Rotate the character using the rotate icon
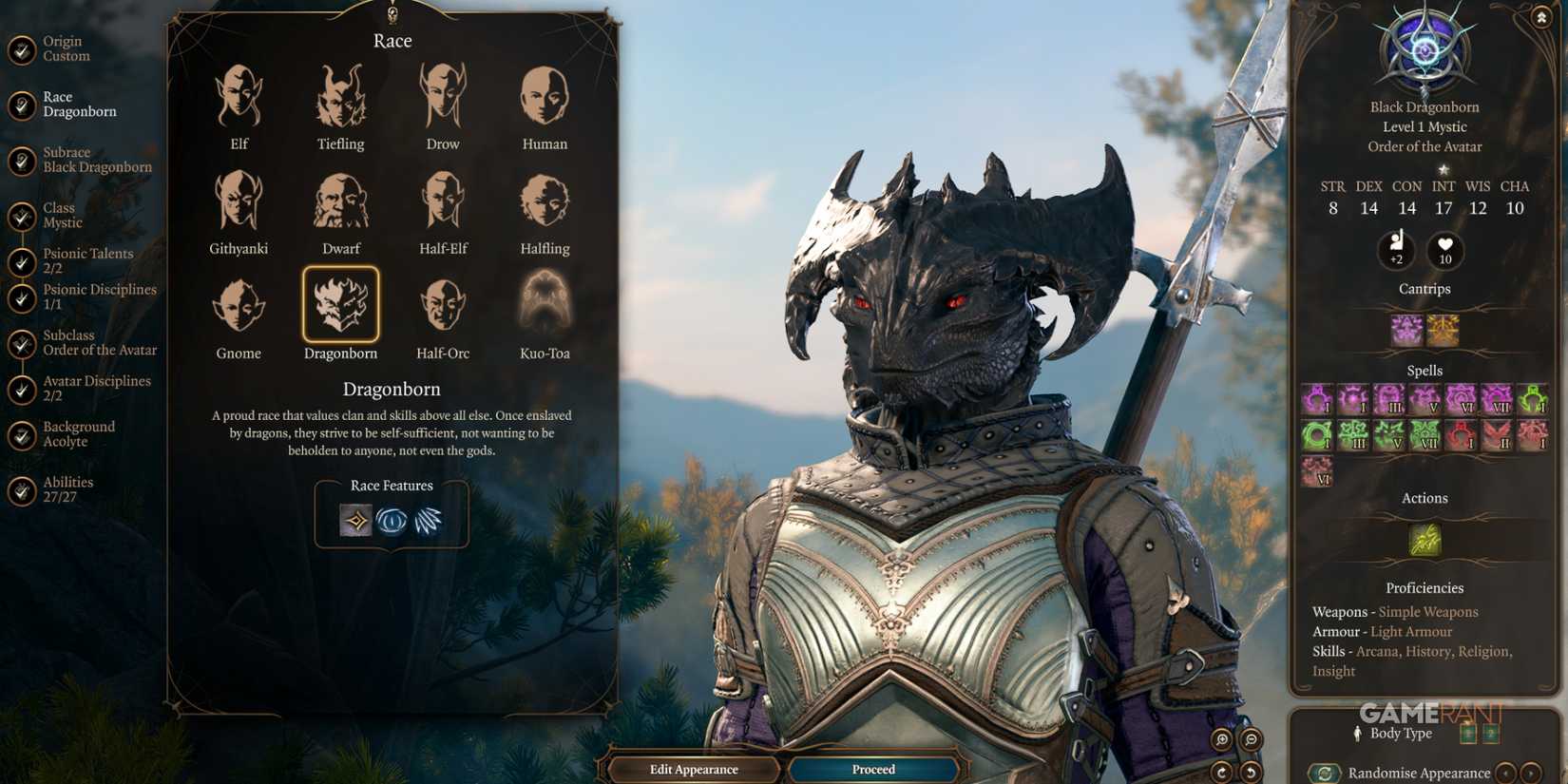The height and width of the screenshot is (784, 1568). point(1221,772)
